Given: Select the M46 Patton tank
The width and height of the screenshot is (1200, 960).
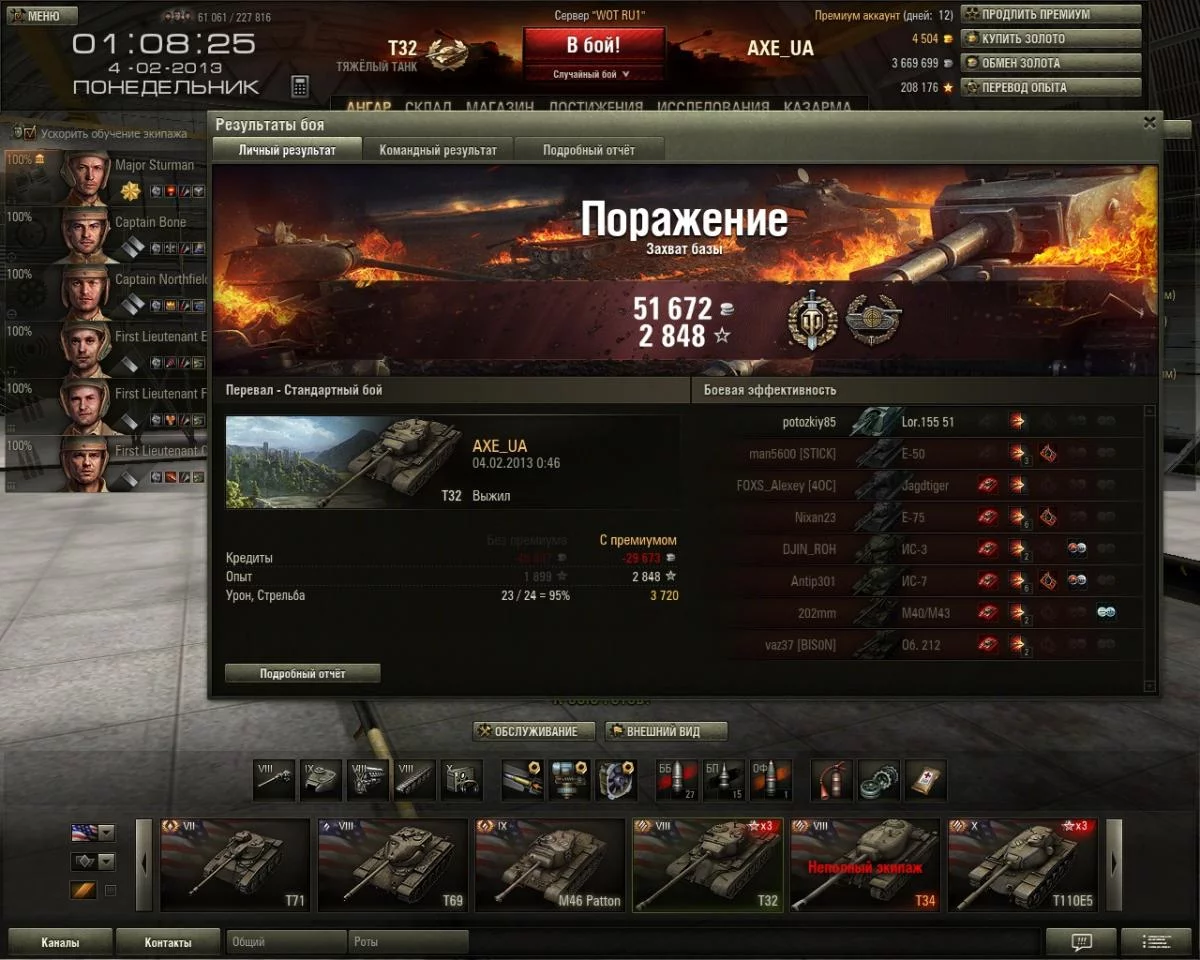Looking at the screenshot, I should [x=549, y=865].
